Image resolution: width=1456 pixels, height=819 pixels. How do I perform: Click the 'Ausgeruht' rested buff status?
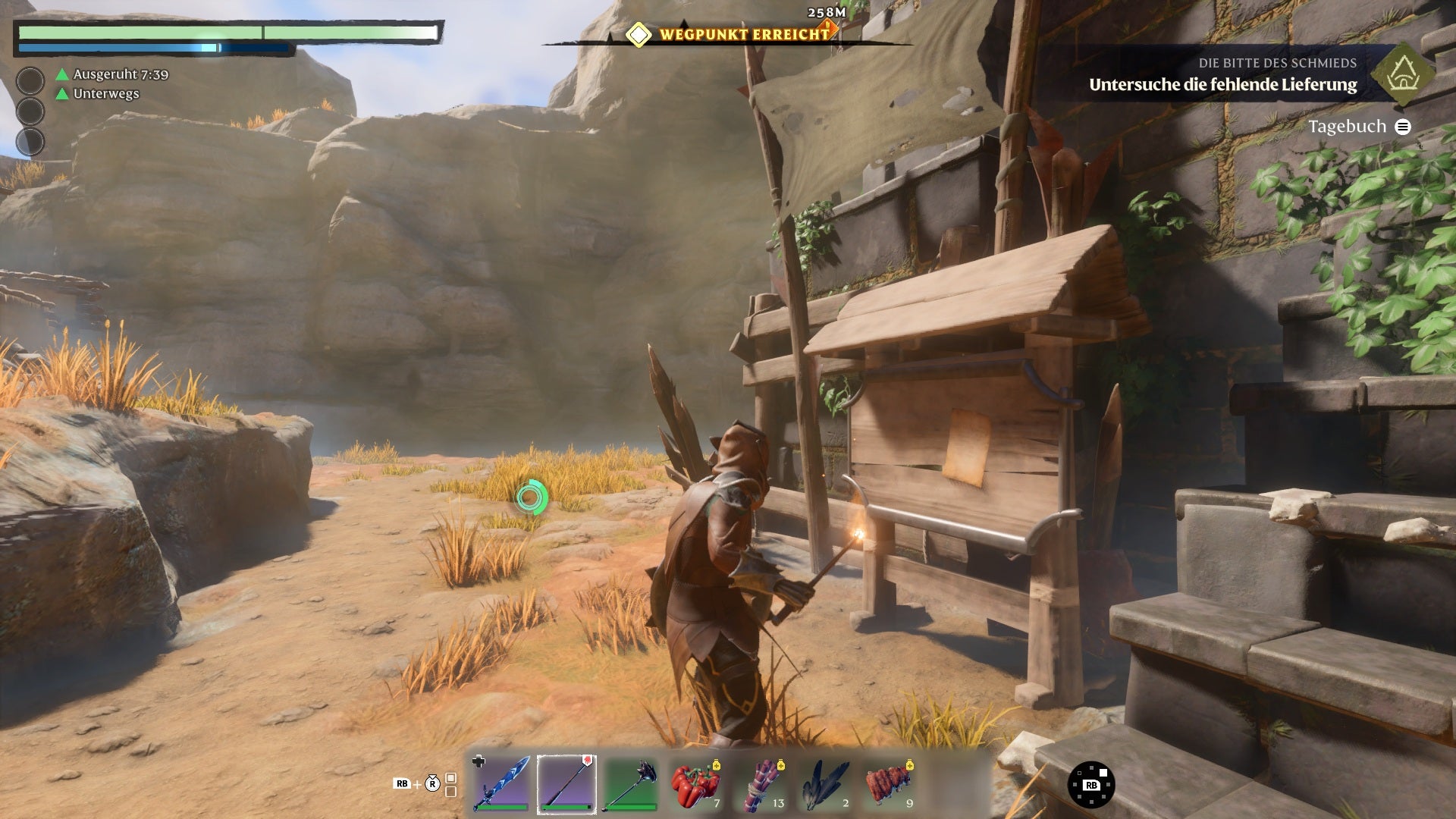coord(120,74)
